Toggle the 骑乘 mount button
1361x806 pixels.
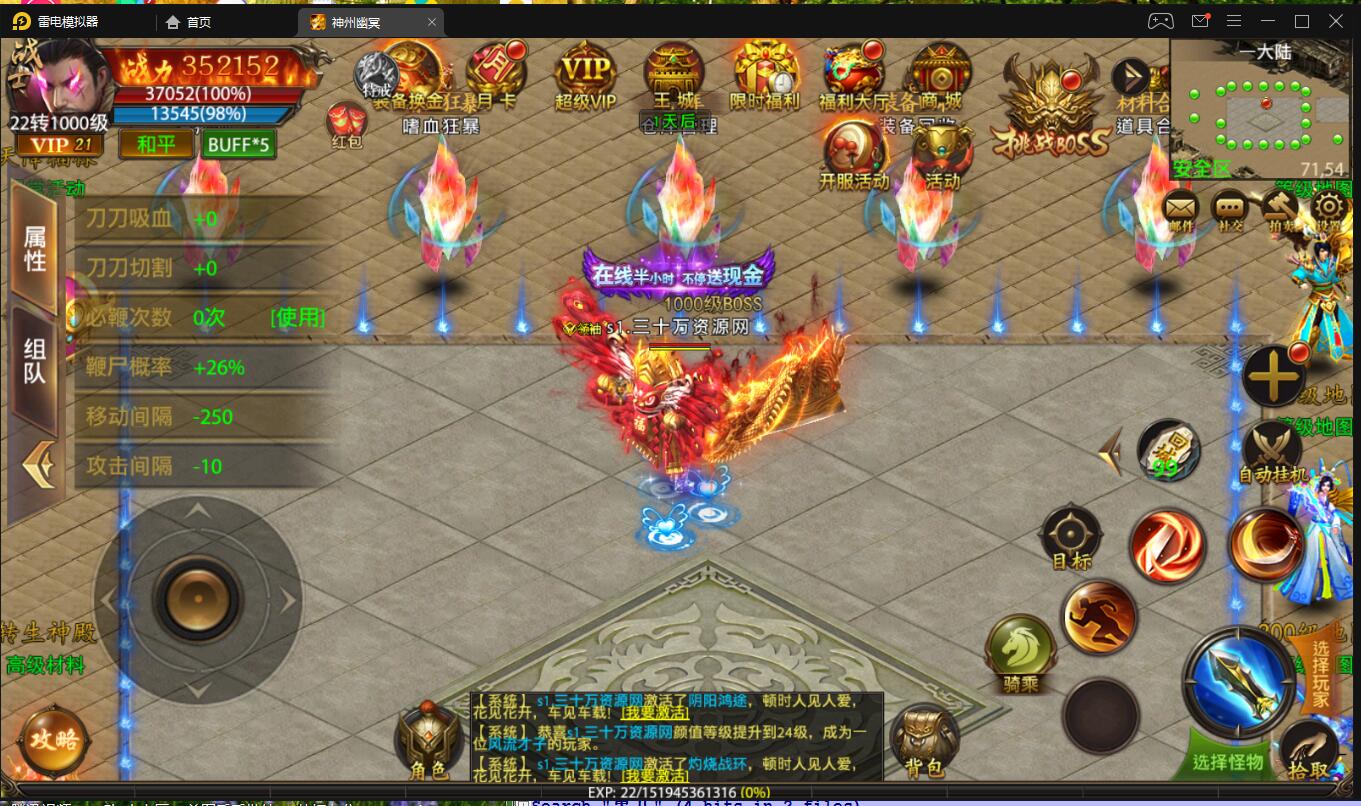pyautogui.click(x=1020, y=651)
